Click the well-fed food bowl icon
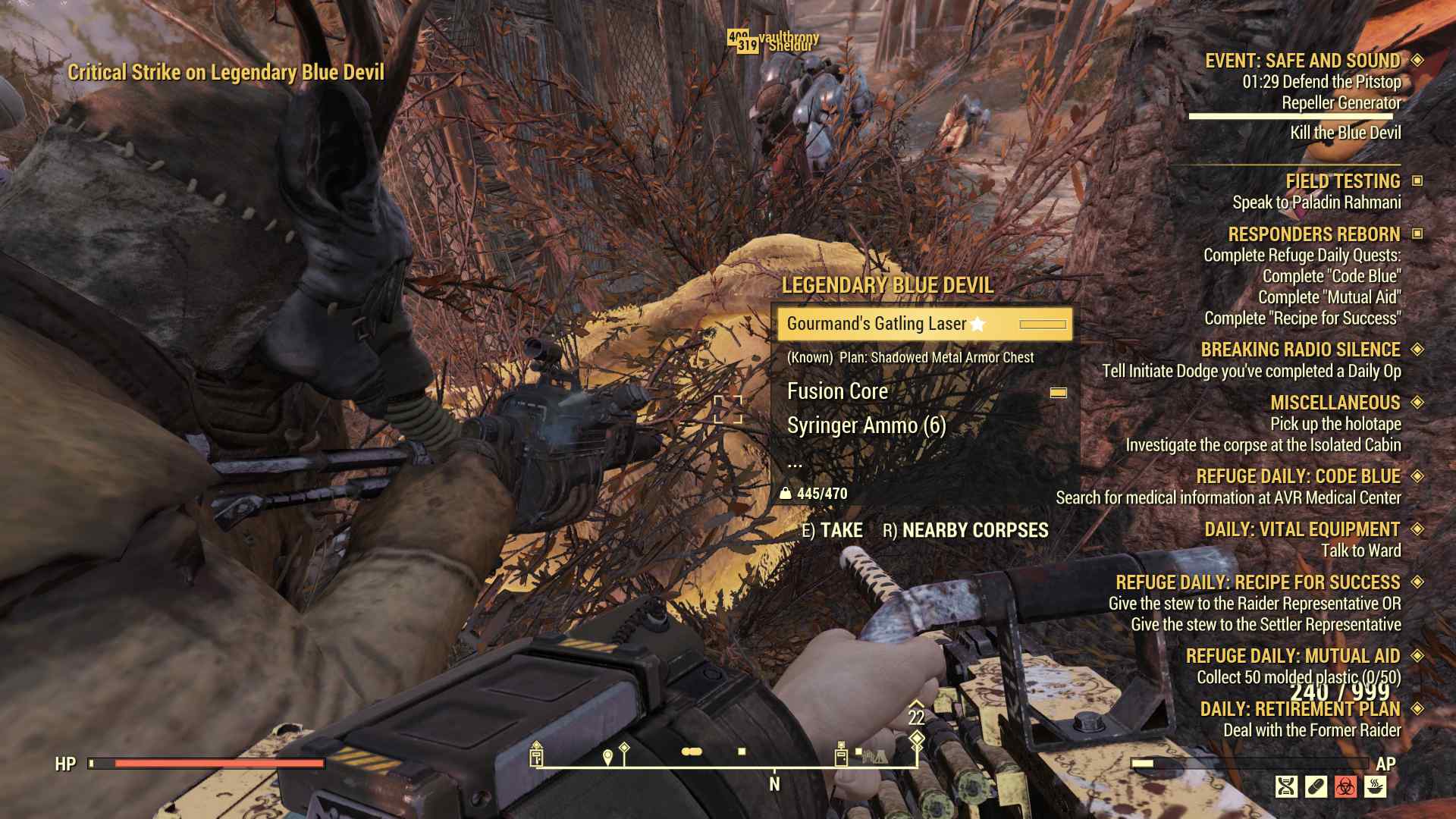This screenshot has width=1456, height=819. pyautogui.click(x=1373, y=786)
